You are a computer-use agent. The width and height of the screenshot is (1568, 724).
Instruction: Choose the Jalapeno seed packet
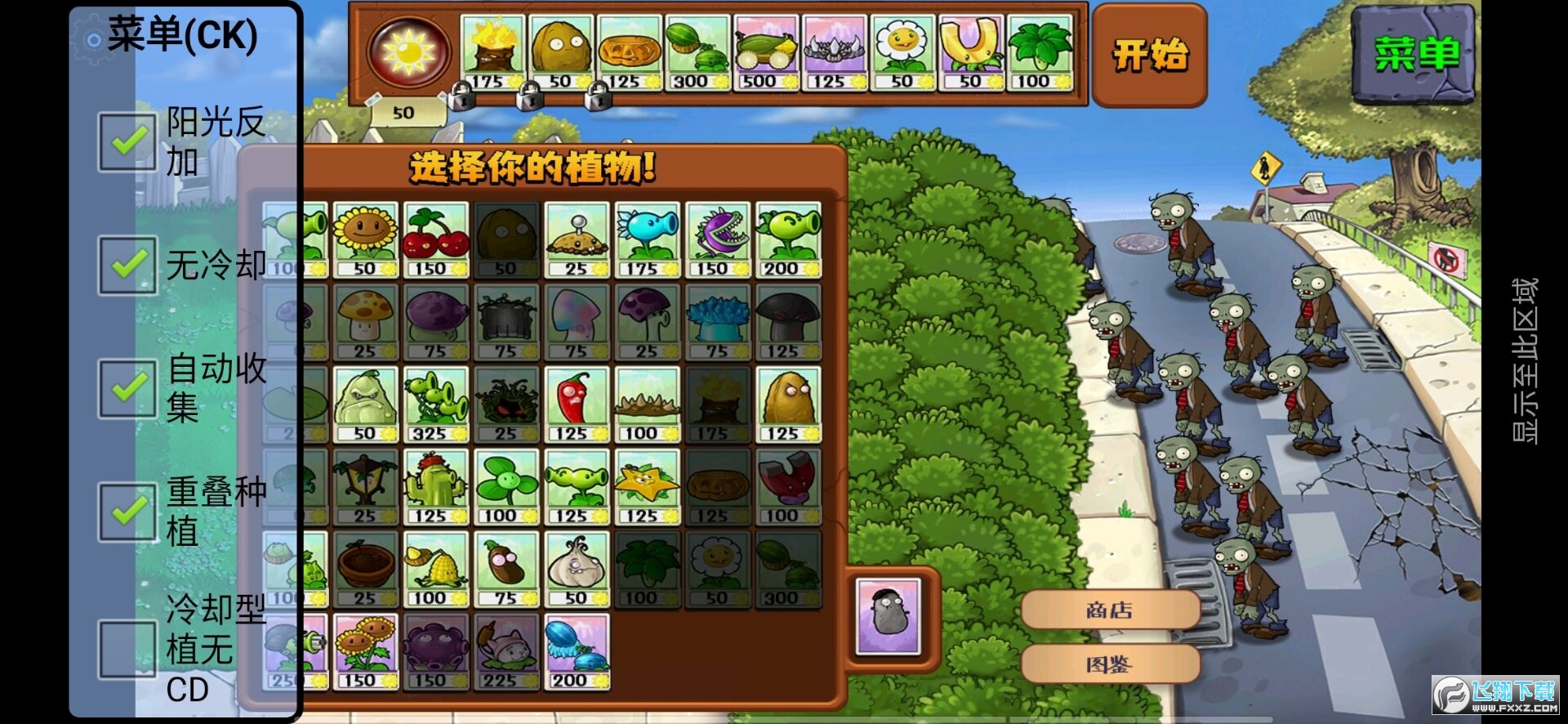click(577, 400)
